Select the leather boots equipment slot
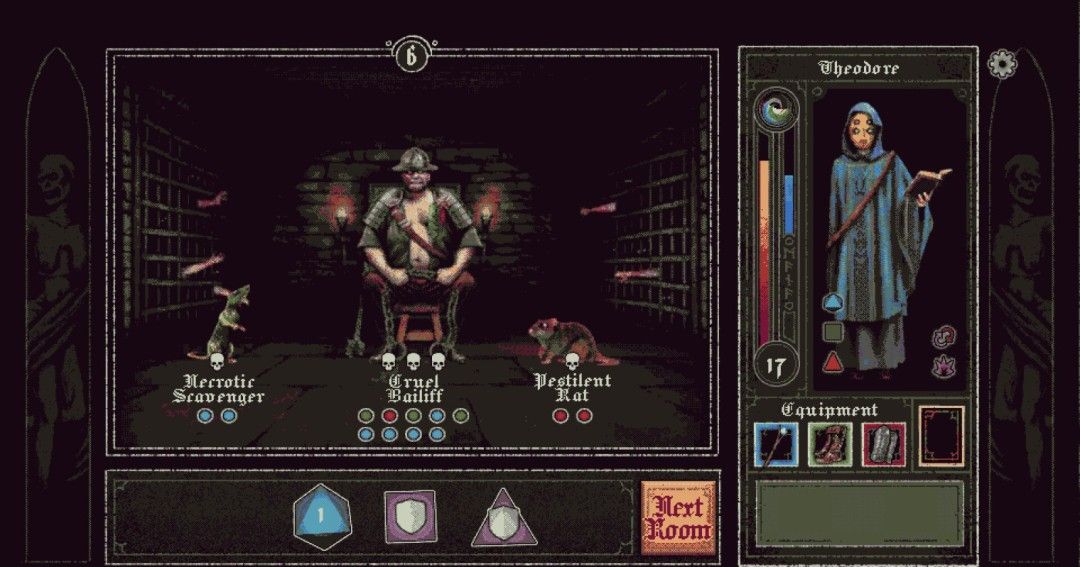Screen dimensions: 1080x567 pos(829,445)
